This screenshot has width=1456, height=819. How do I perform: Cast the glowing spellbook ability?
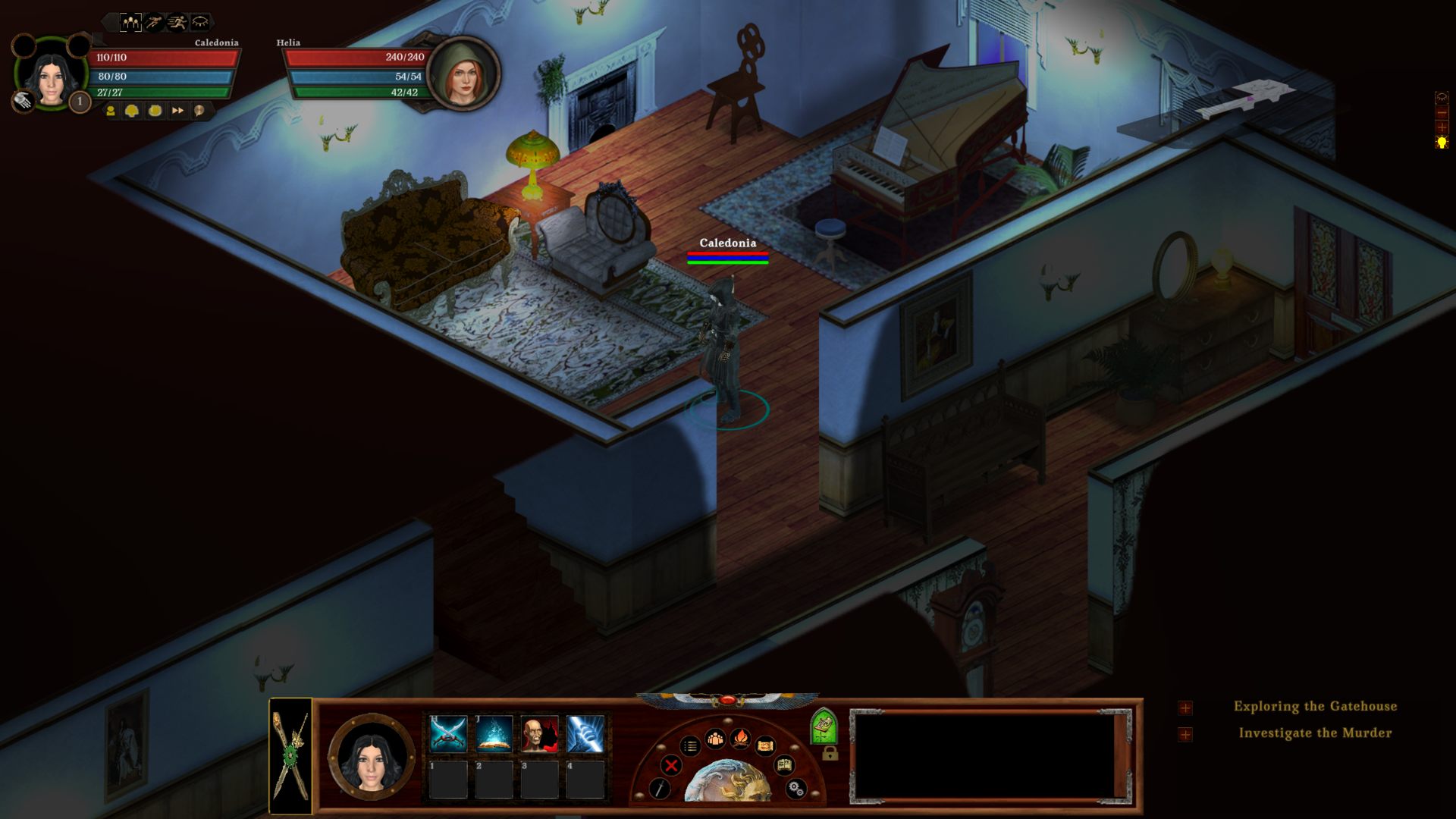(x=494, y=733)
